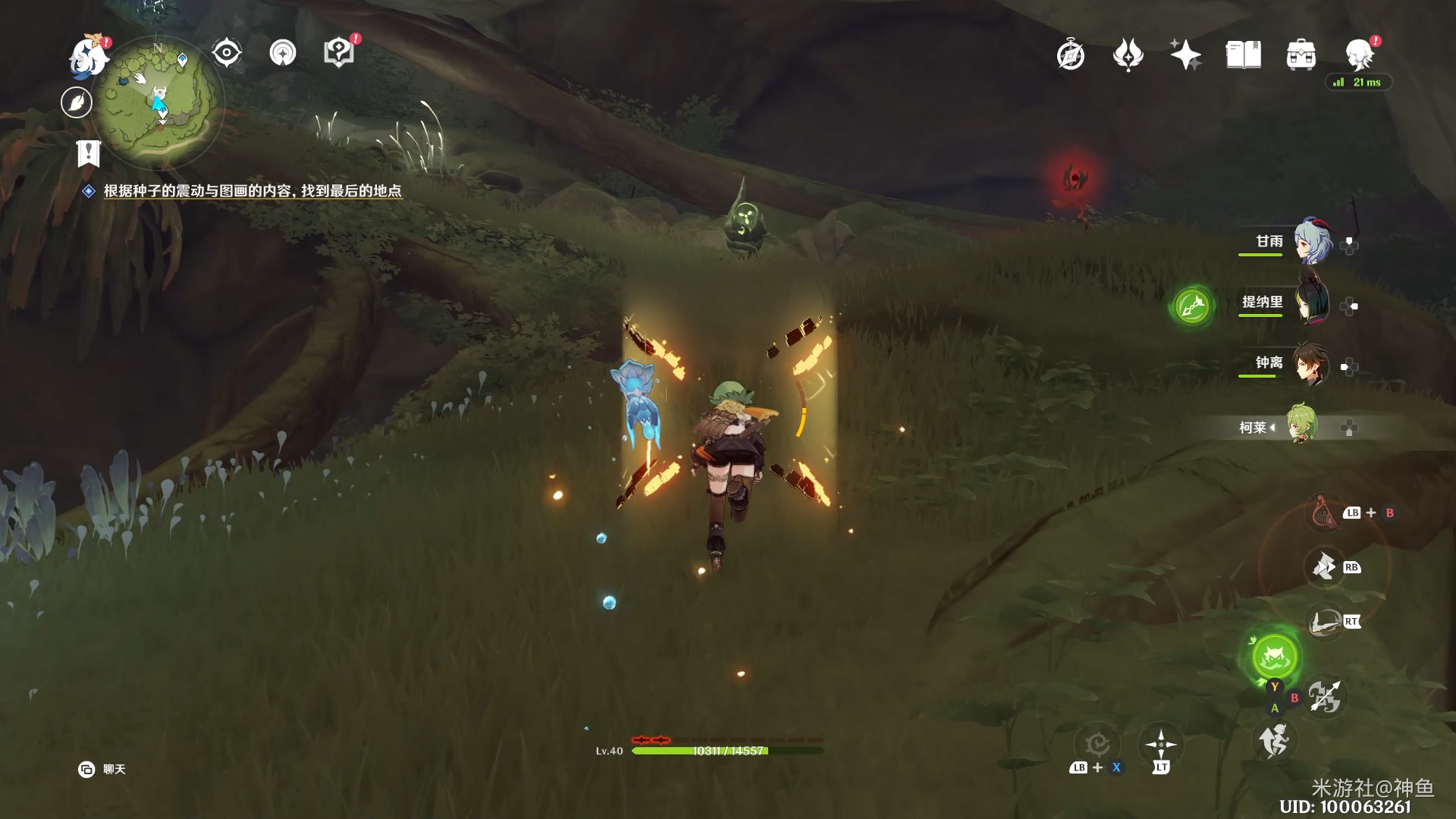Open the compass events icon
This screenshot has width=1456, height=819.
point(1070,55)
